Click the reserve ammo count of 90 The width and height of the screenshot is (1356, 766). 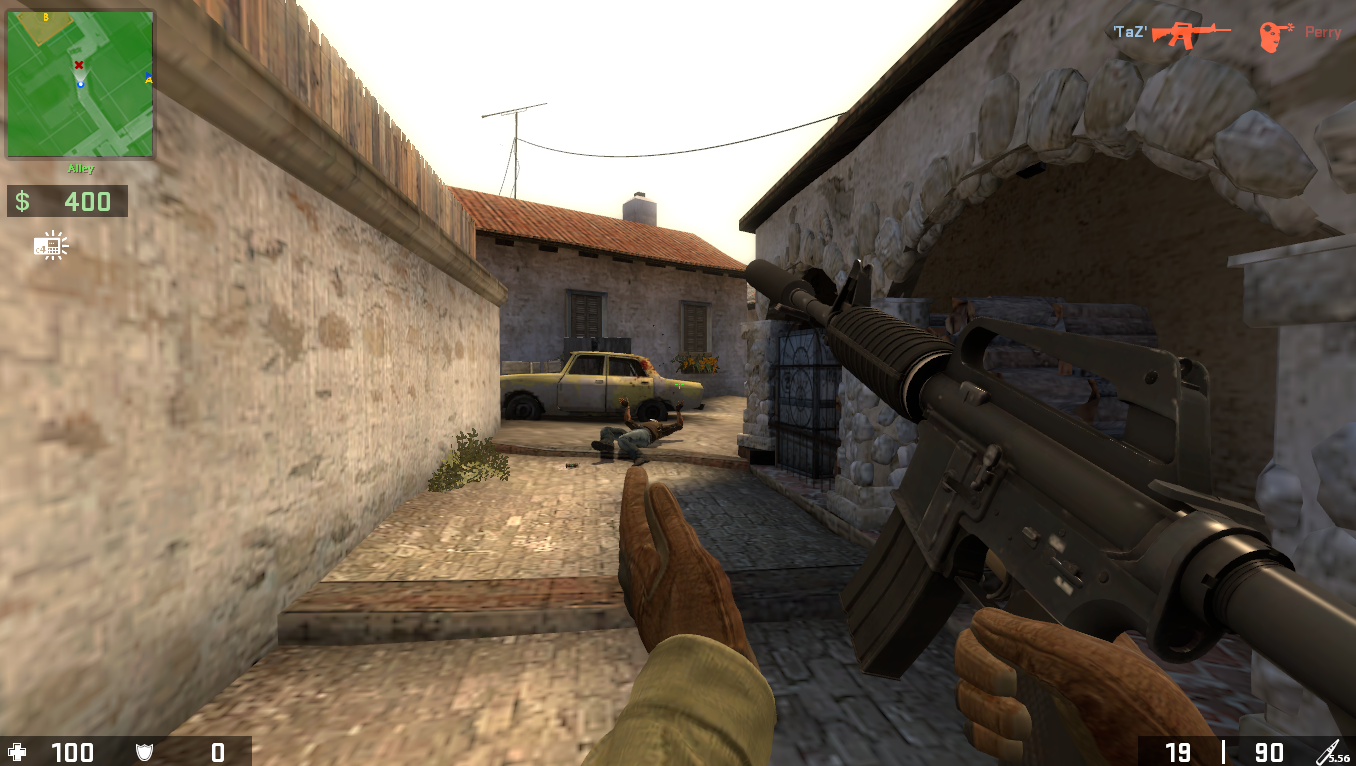click(x=1268, y=753)
